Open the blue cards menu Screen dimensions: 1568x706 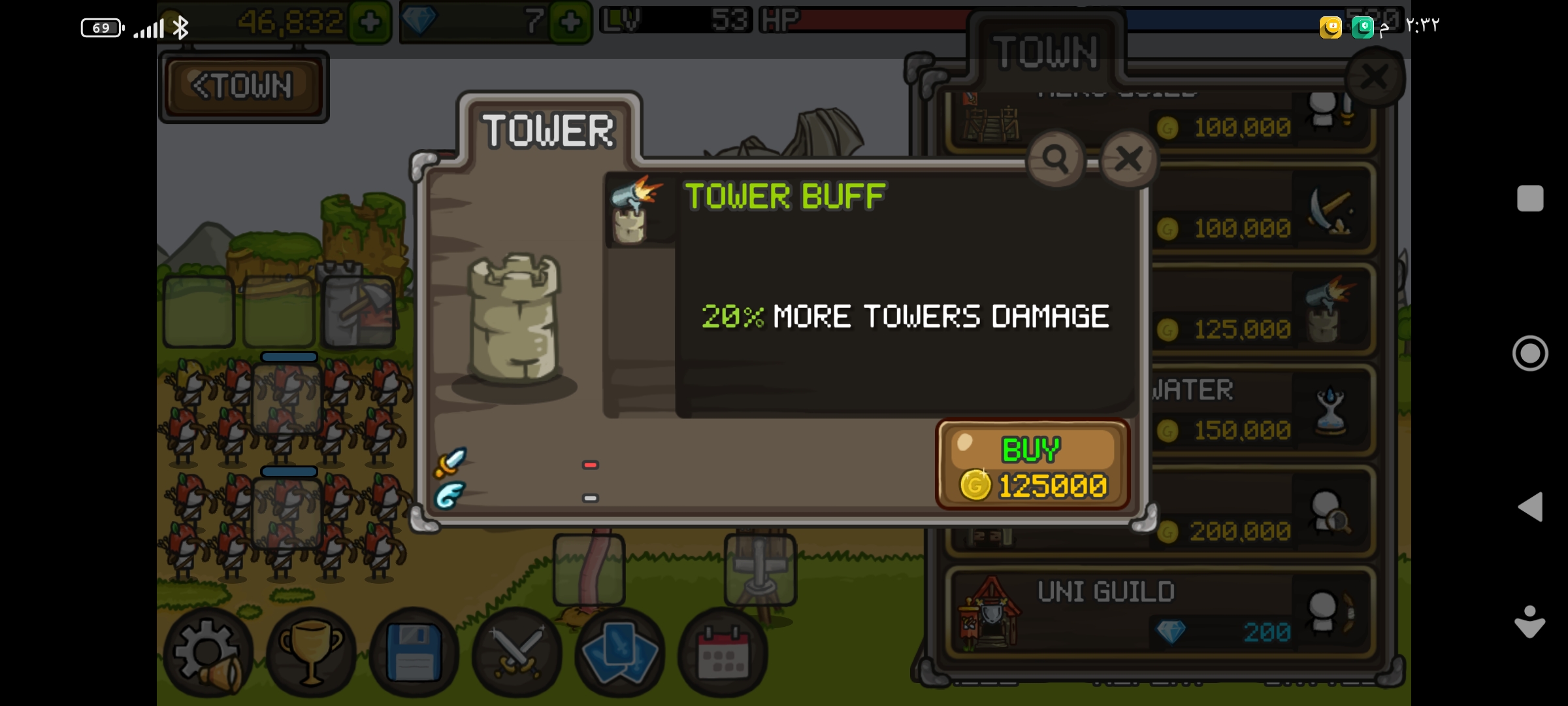pos(619,652)
